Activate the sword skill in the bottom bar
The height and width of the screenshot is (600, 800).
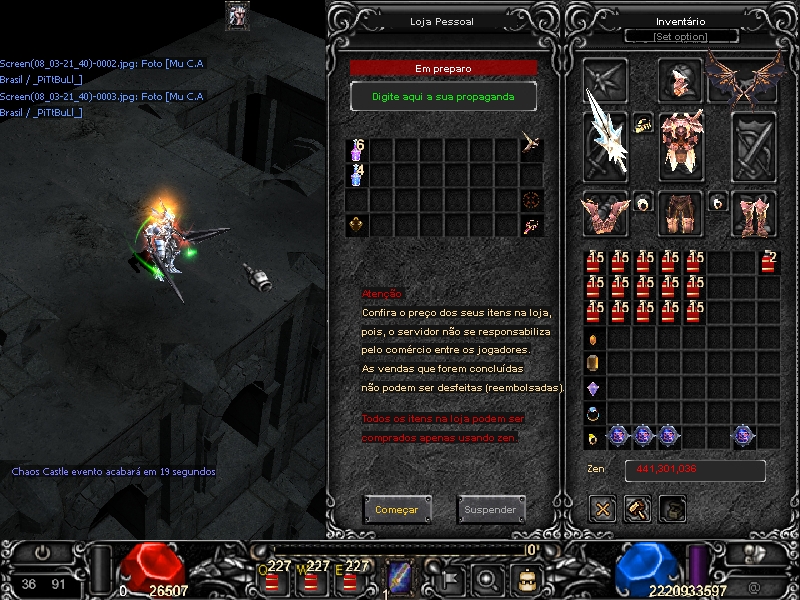tap(400, 577)
